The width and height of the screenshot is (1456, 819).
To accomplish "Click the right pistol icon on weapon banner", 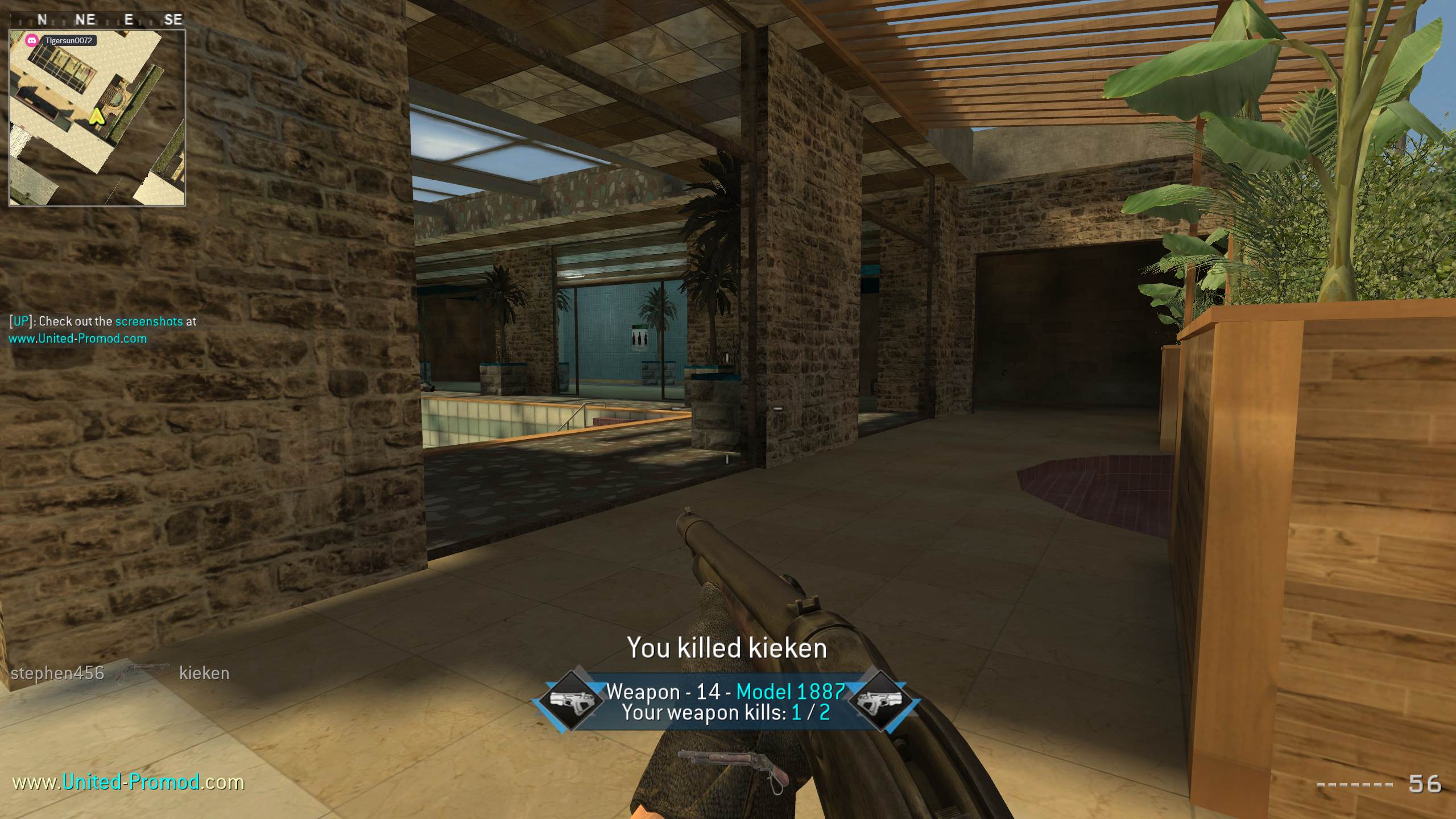I will (x=880, y=701).
